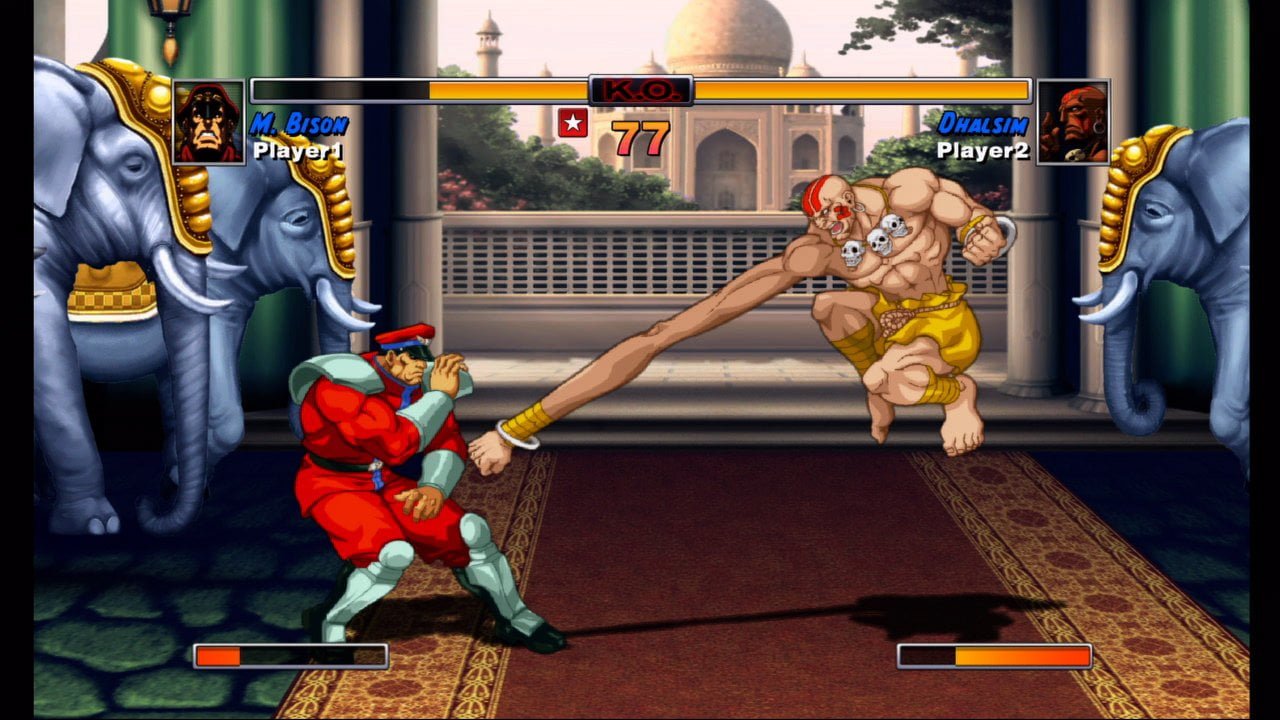Click the Dhalsim portrait icon
This screenshot has width=1280, height=720.
click(x=1073, y=122)
